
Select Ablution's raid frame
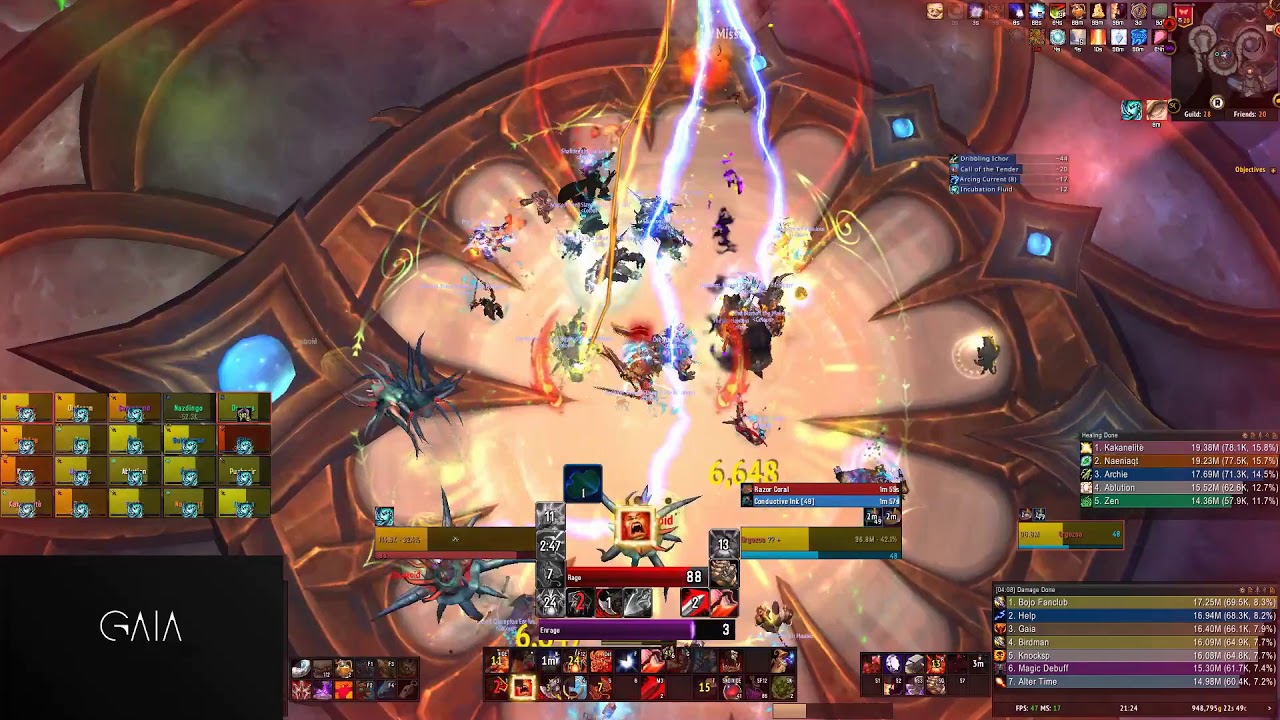click(x=134, y=471)
